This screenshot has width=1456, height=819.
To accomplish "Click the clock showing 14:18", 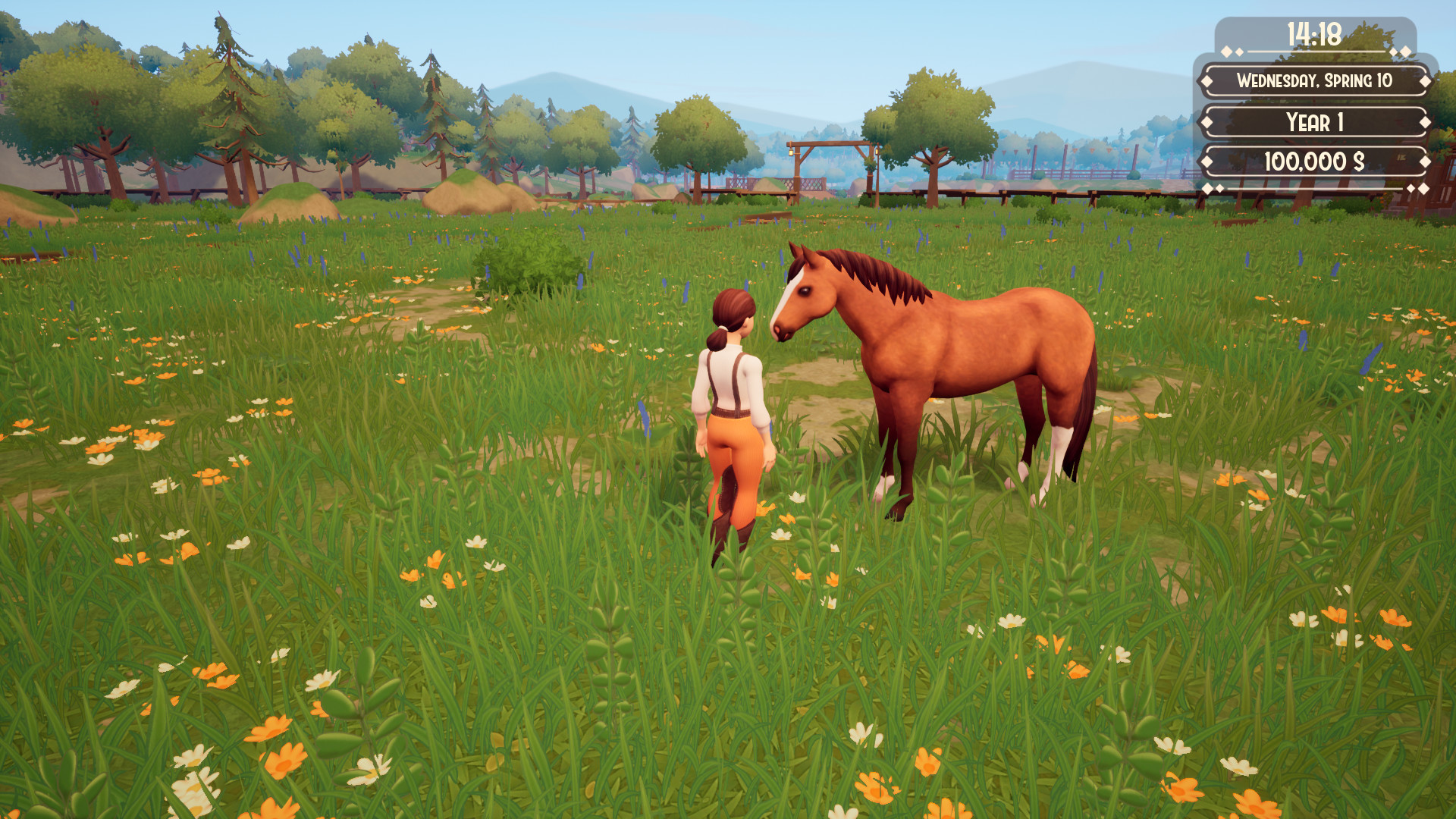I will click(1313, 34).
